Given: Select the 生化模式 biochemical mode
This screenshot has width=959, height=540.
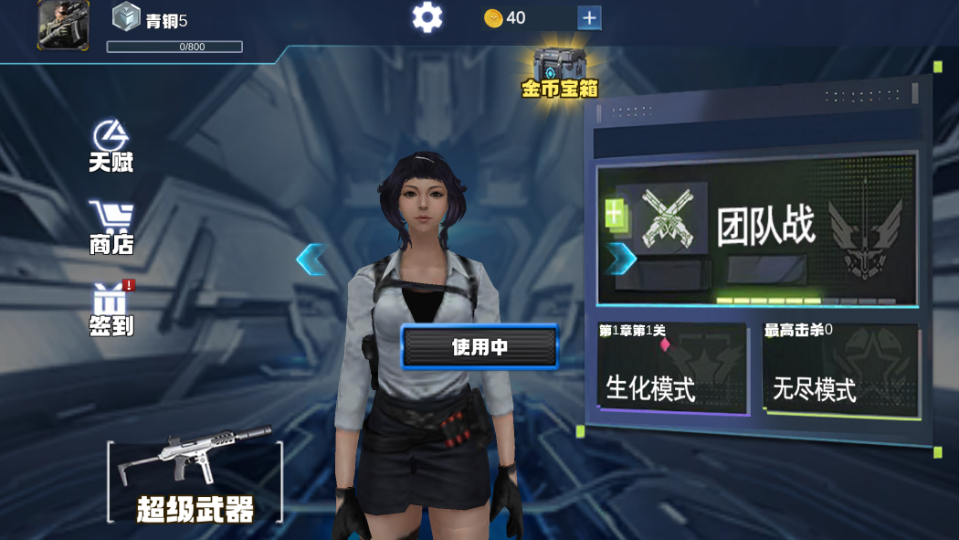Looking at the screenshot, I should tap(672, 367).
